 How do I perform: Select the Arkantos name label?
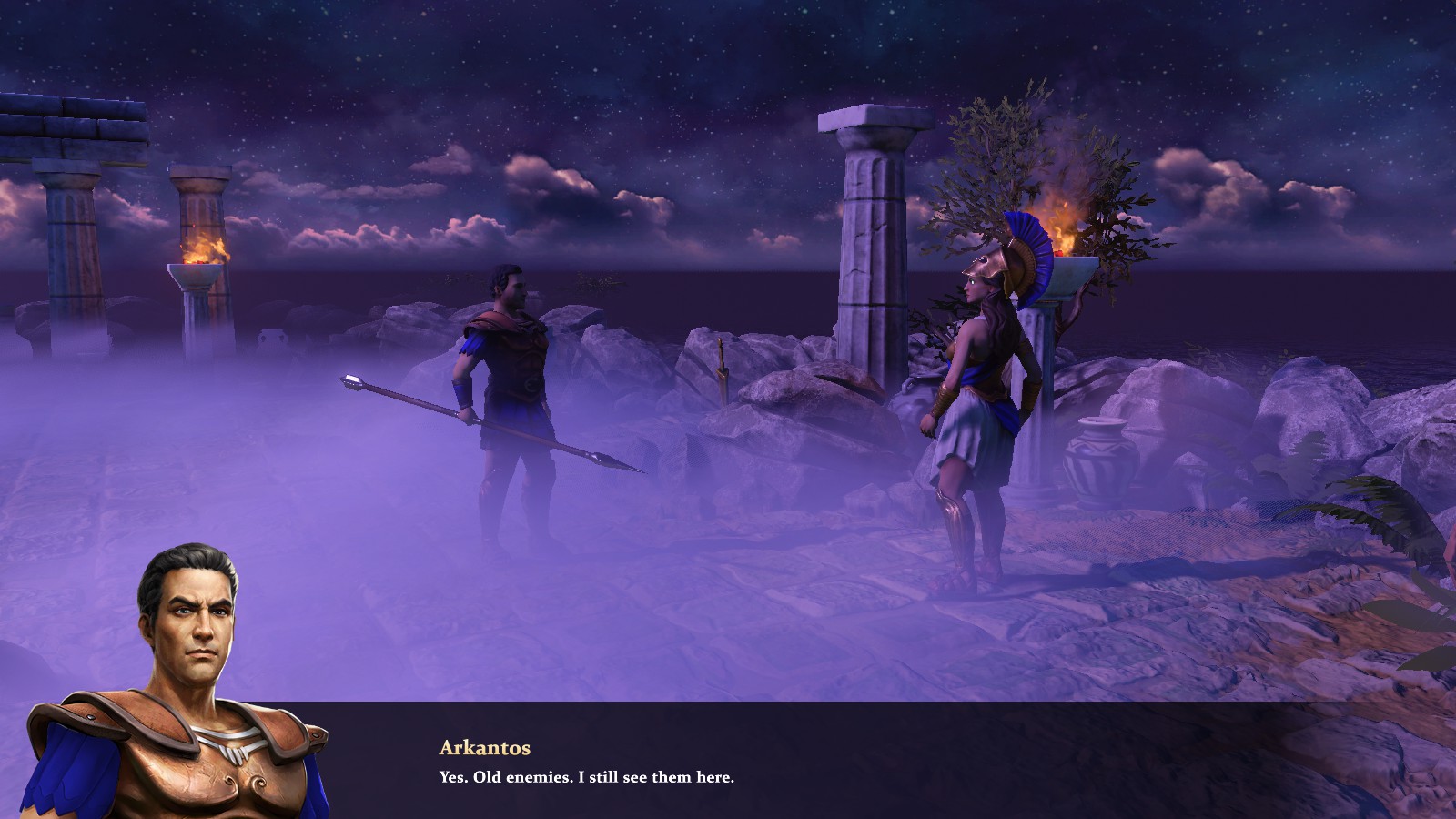(x=484, y=748)
